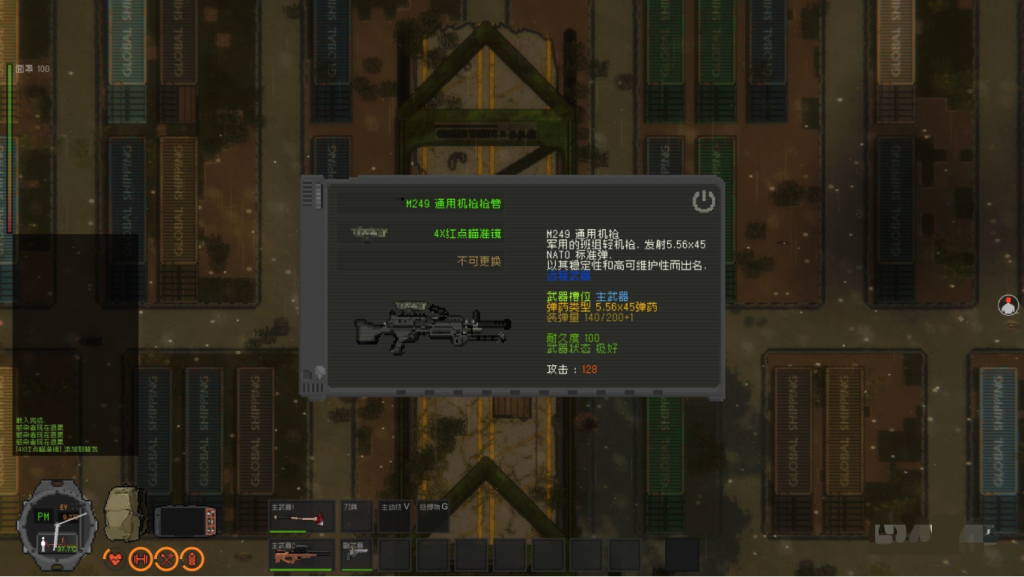Select the 4X red dot scope row
1024x577 pixels.
(420, 233)
